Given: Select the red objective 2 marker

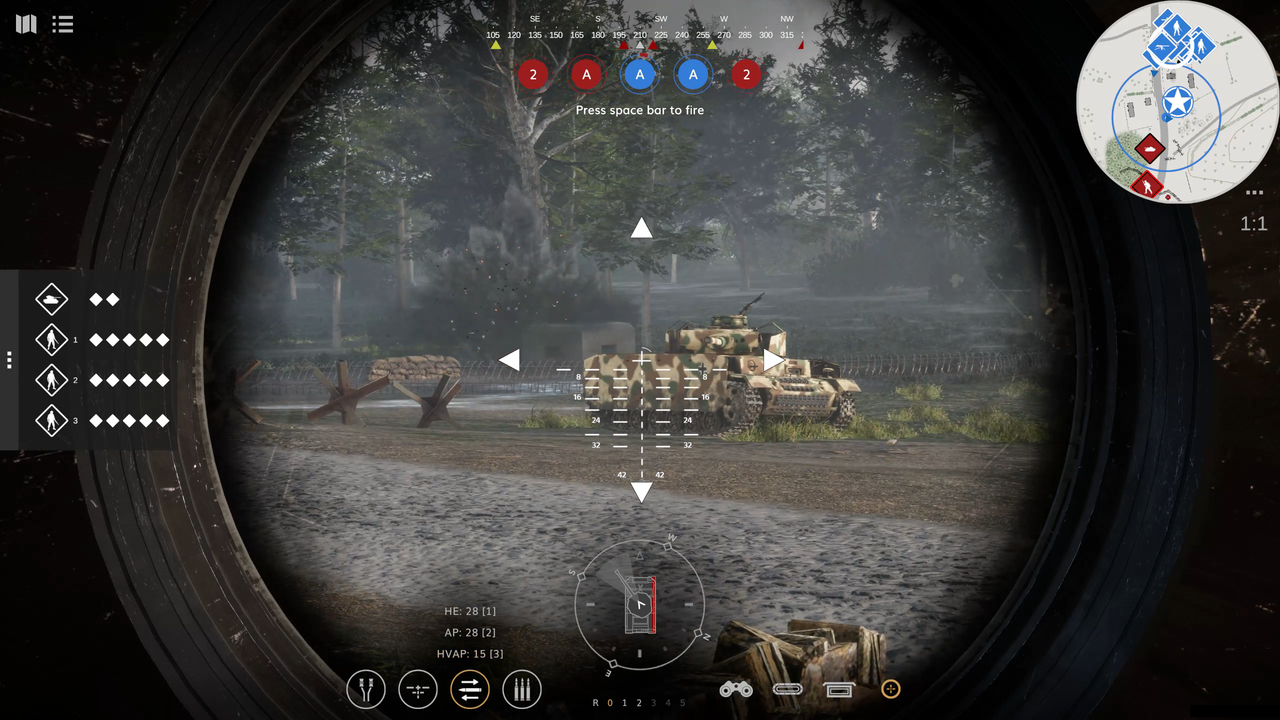Looking at the screenshot, I should pos(533,75).
